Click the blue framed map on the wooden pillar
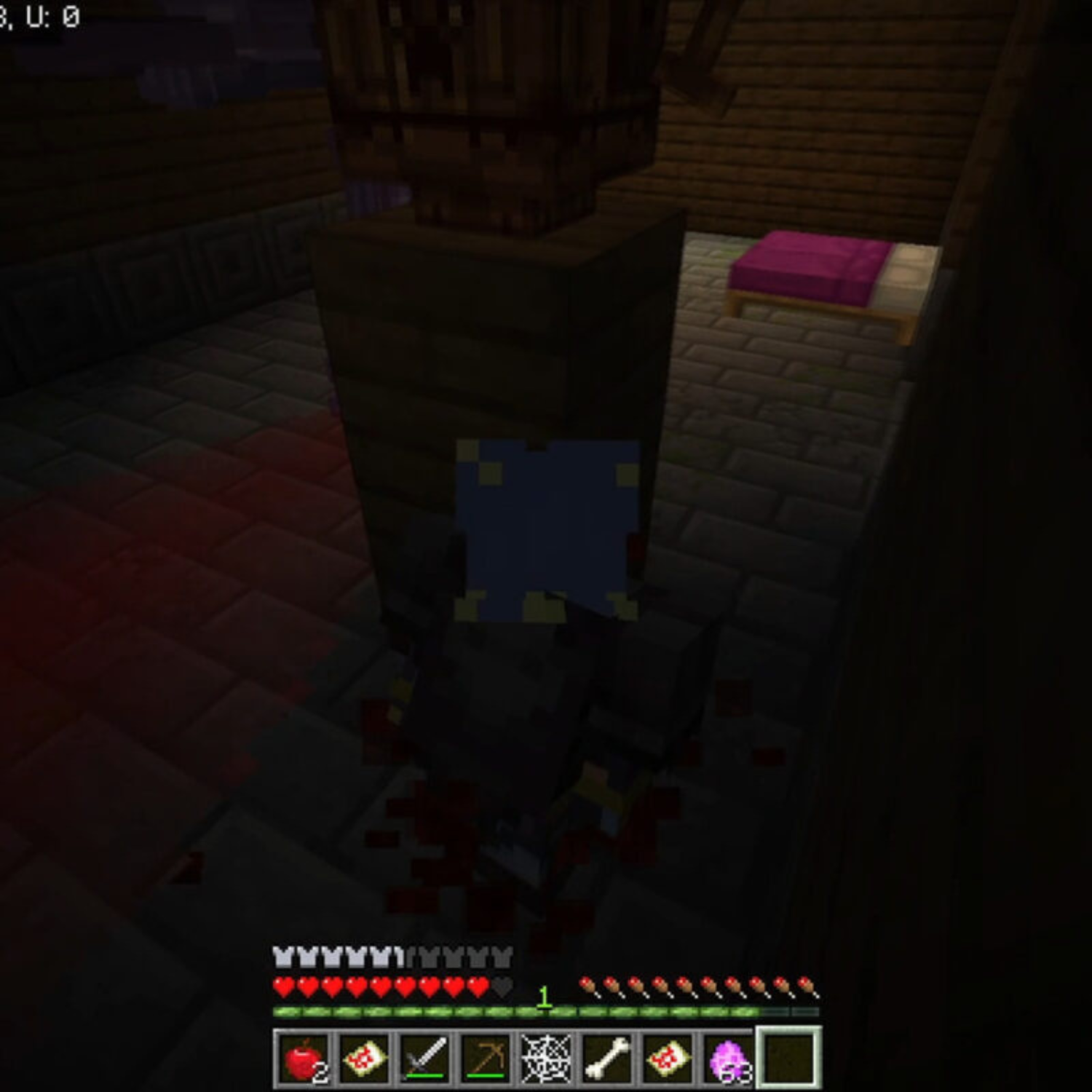Screen dimensions: 1092x1092 [546, 531]
